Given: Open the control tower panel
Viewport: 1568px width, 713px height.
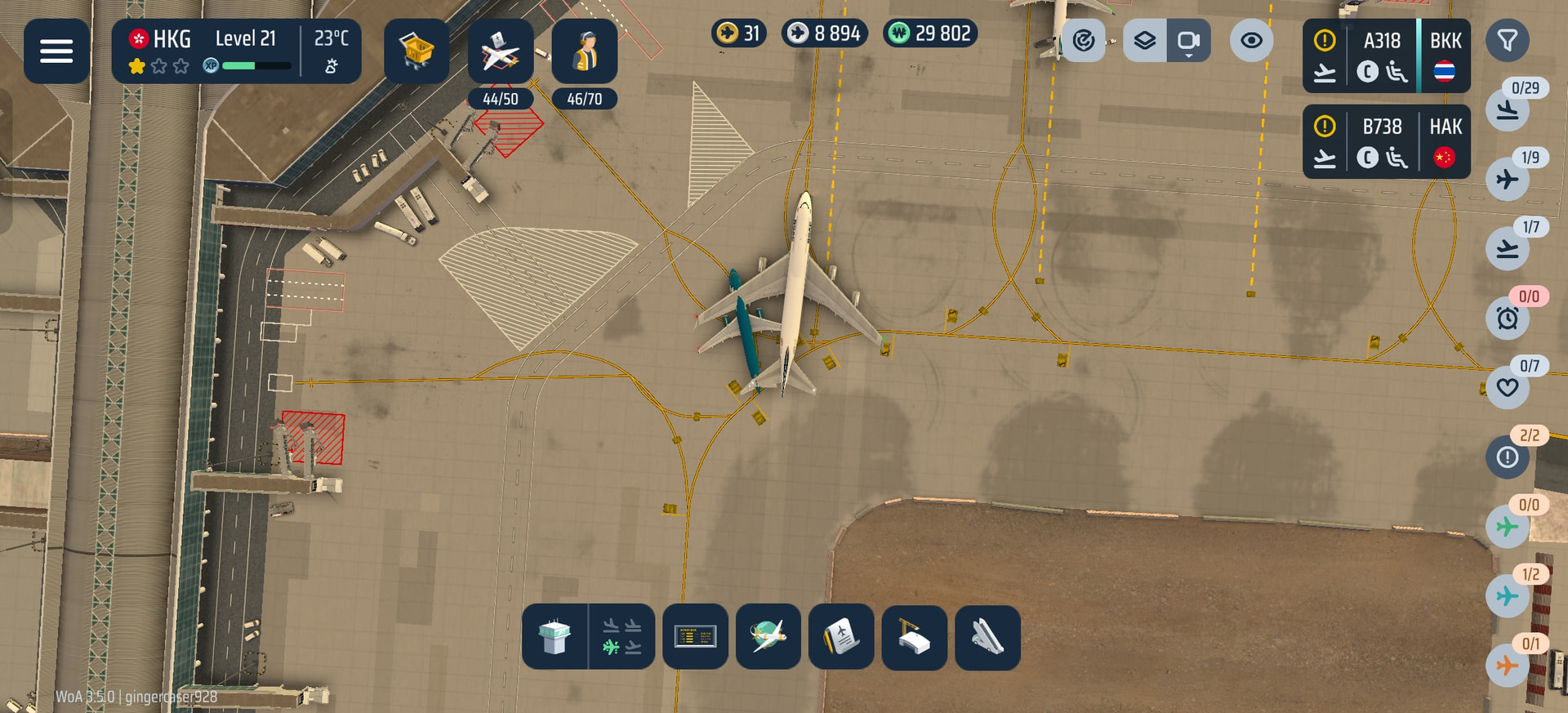Looking at the screenshot, I should click(555, 637).
